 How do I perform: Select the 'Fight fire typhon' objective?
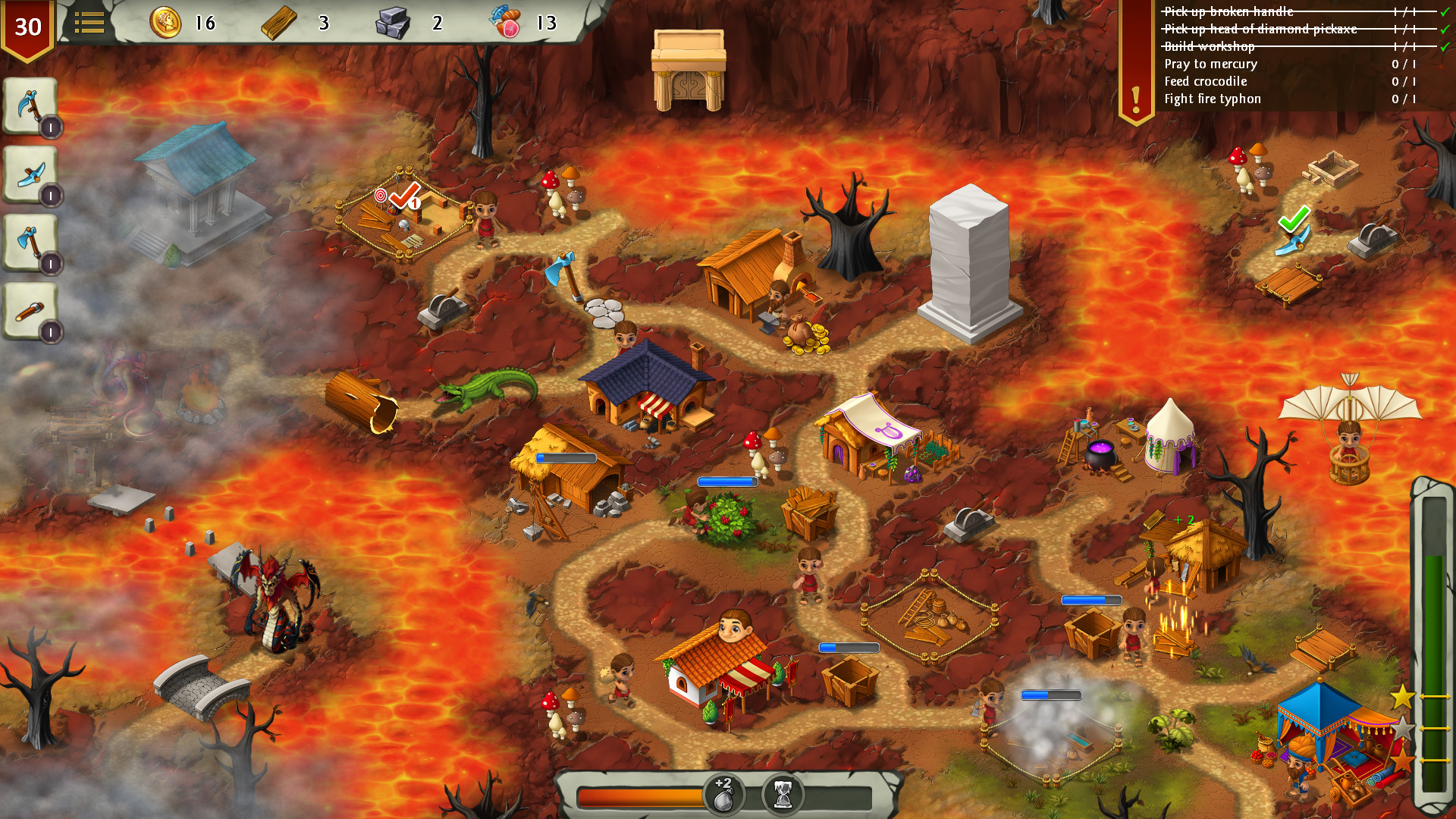[x=1212, y=99]
